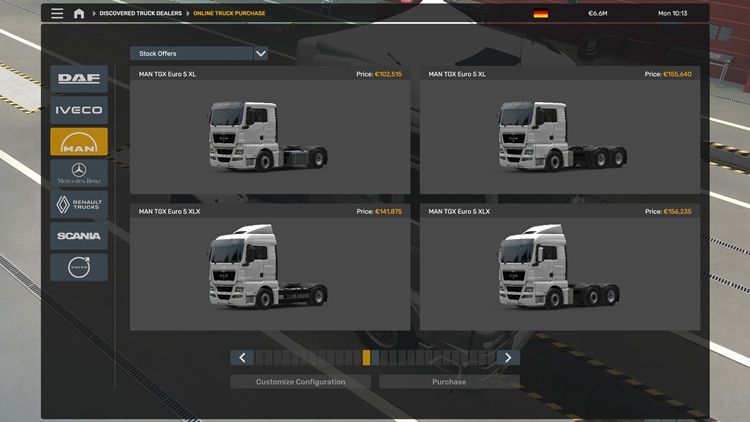Return to Discovered Truck Dealers
Viewport: 750px width, 422px height.
141,14
